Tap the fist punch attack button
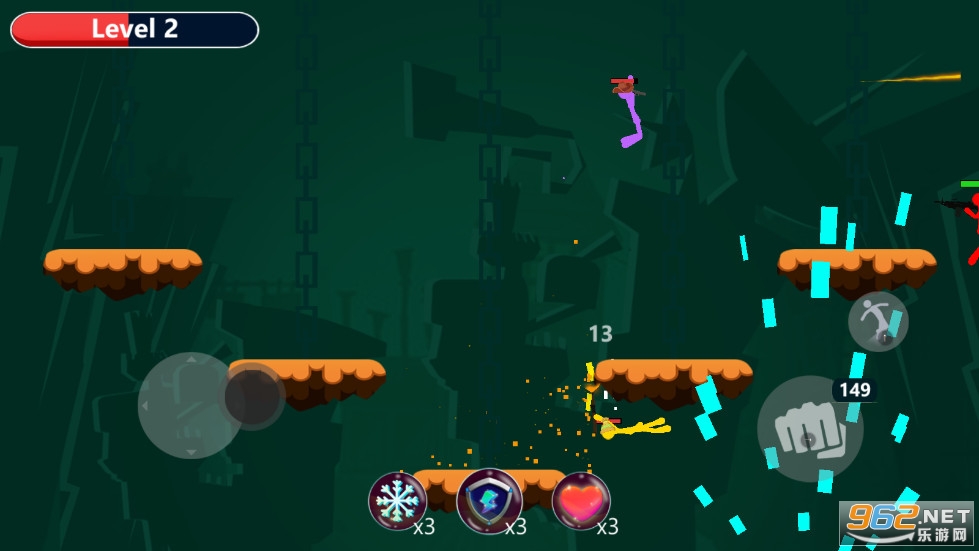 (809, 429)
